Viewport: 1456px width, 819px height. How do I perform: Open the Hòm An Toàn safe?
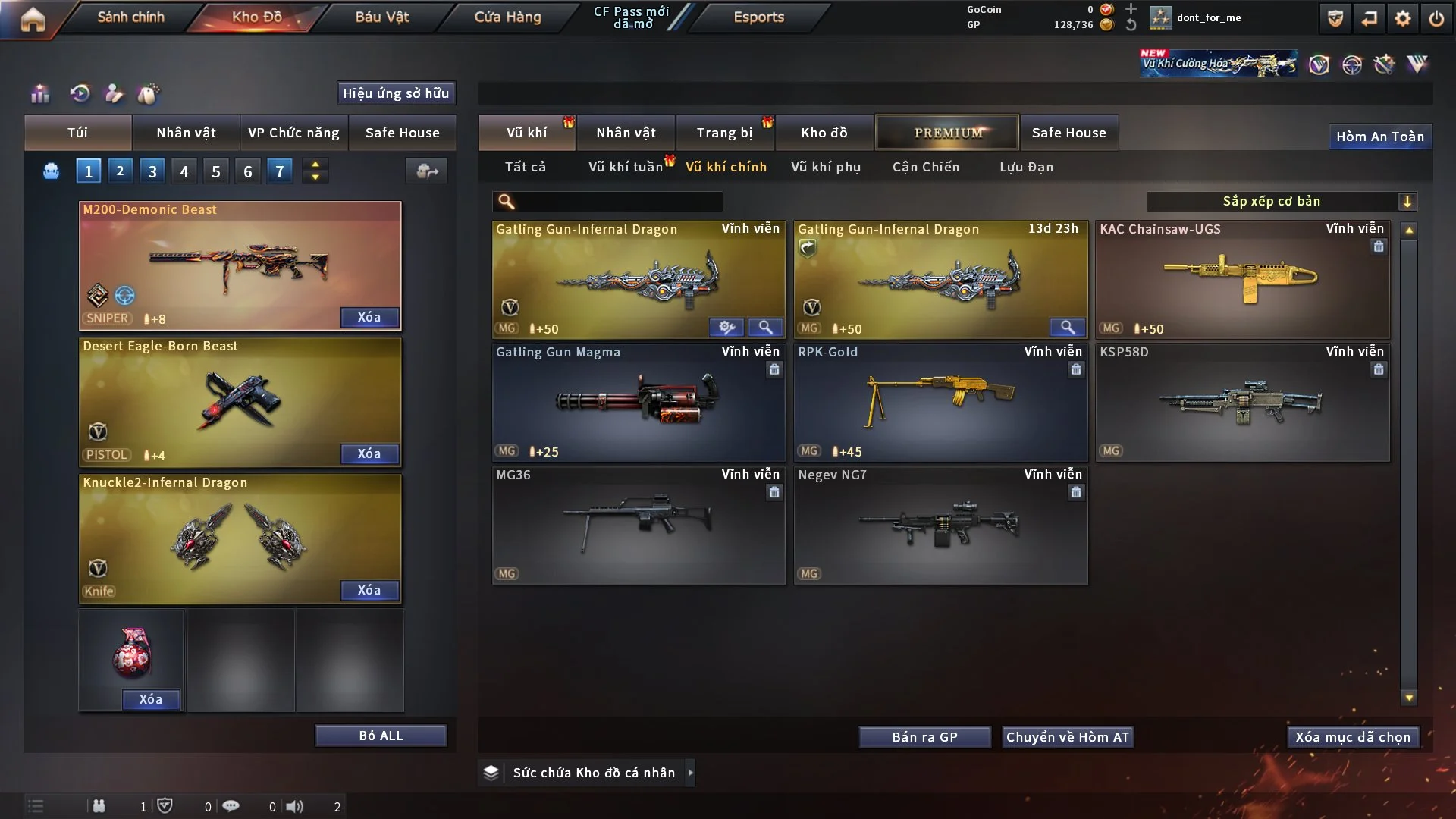pos(1379,136)
